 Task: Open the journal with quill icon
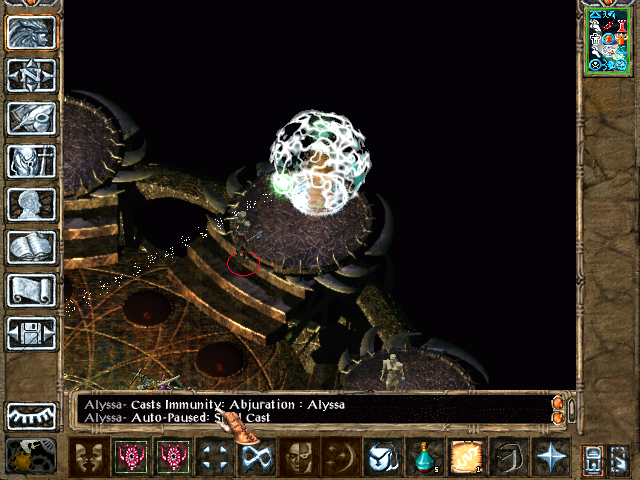coord(31,118)
